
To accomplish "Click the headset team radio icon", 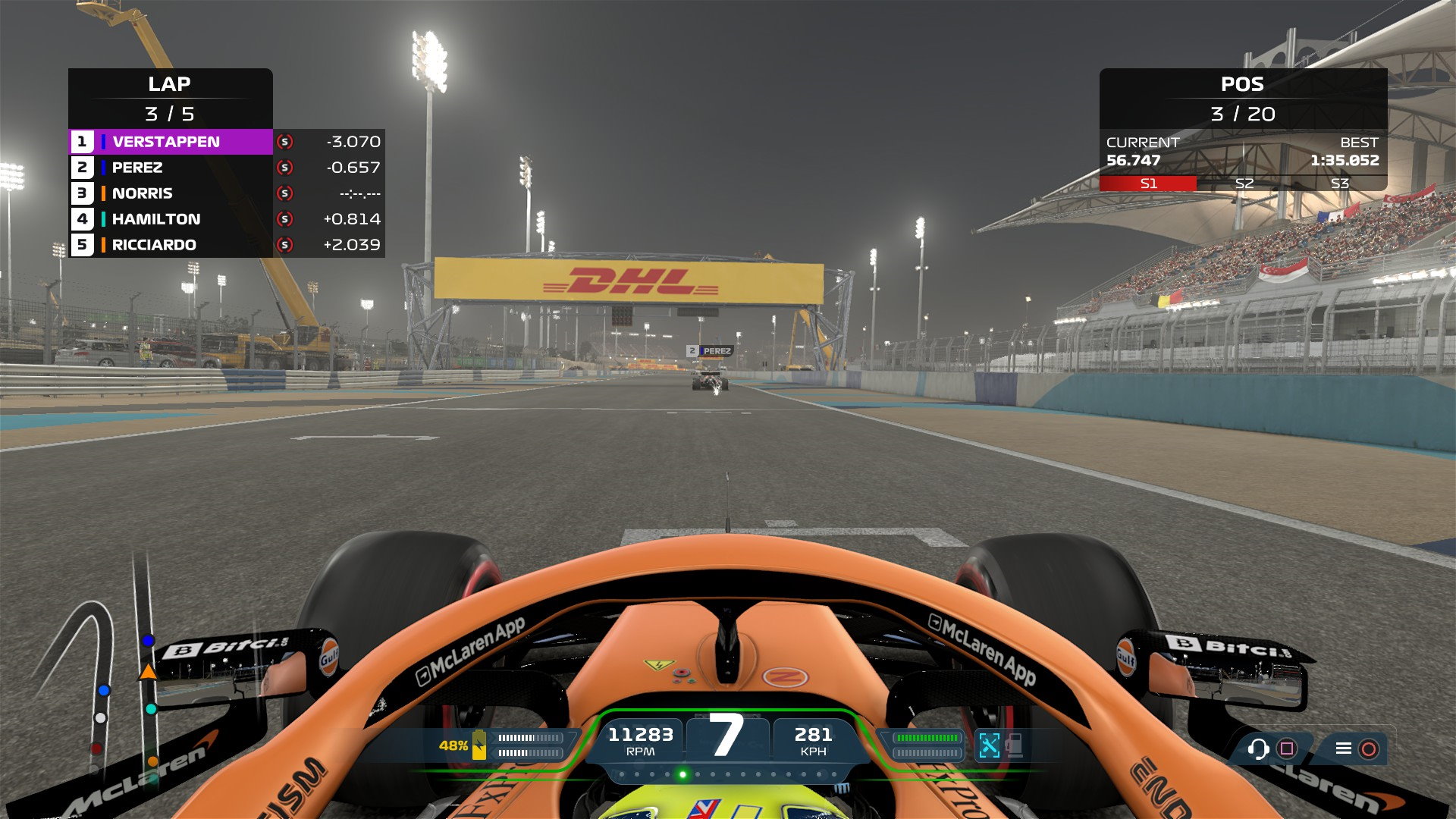I will pyautogui.click(x=1258, y=749).
